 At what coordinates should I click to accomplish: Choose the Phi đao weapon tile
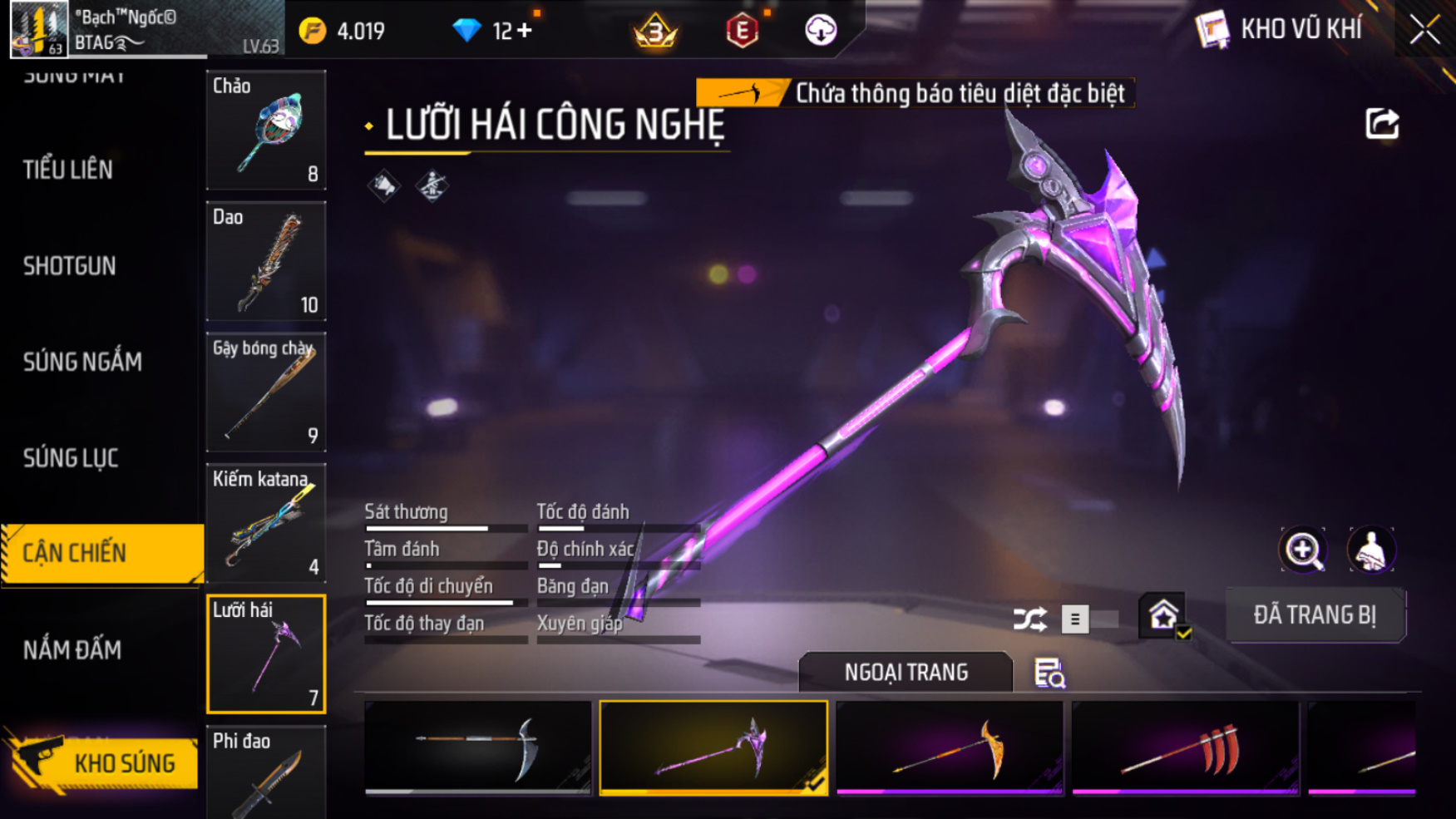266,773
